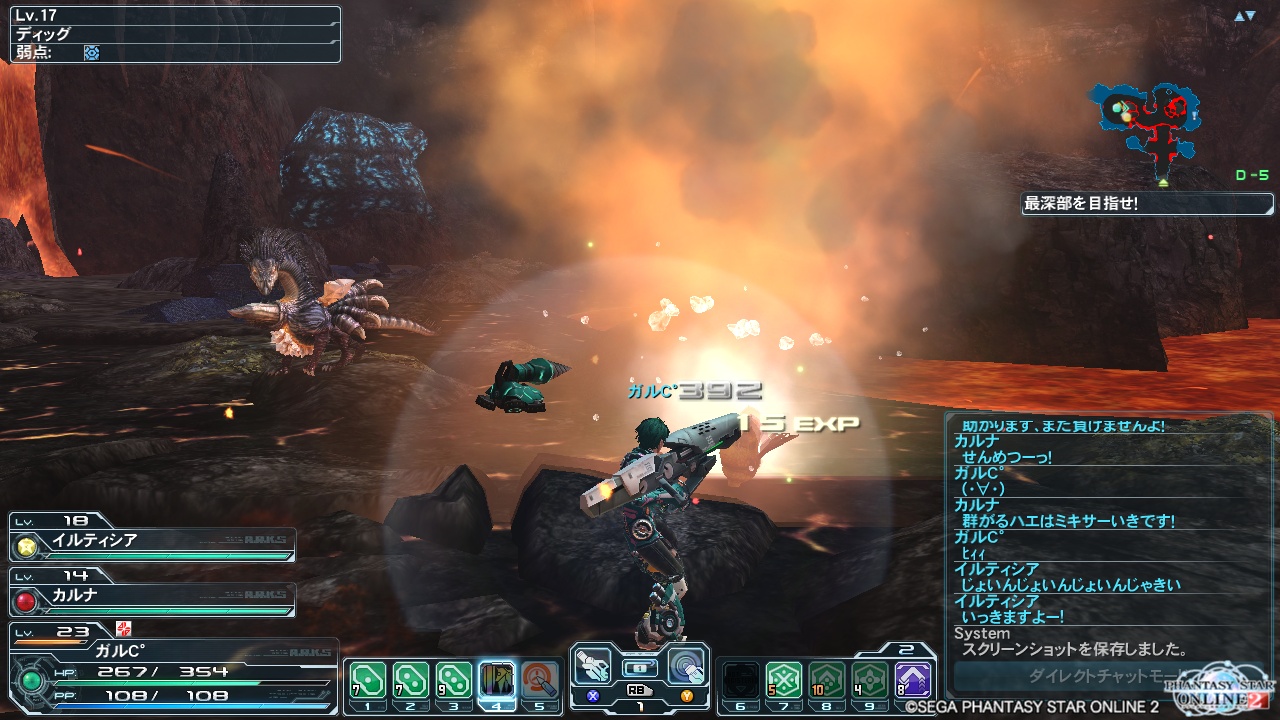1280x720 pixels.
Task: Select party member カルナ's panel
Action: point(153,596)
